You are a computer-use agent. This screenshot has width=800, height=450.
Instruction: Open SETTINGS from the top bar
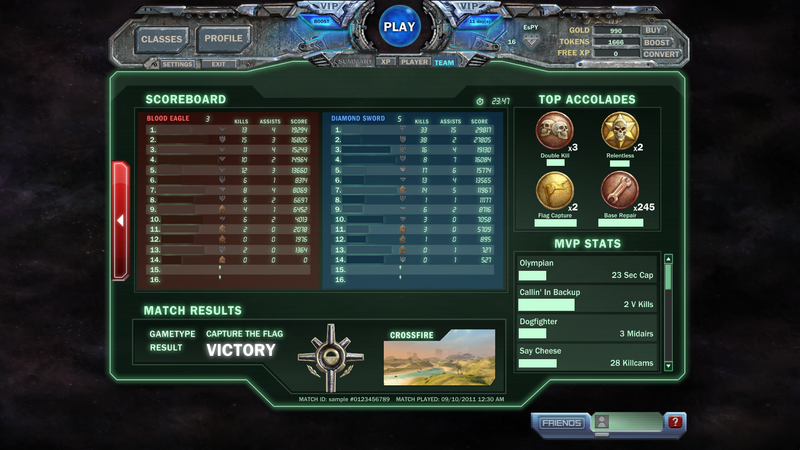pyautogui.click(x=177, y=64)
